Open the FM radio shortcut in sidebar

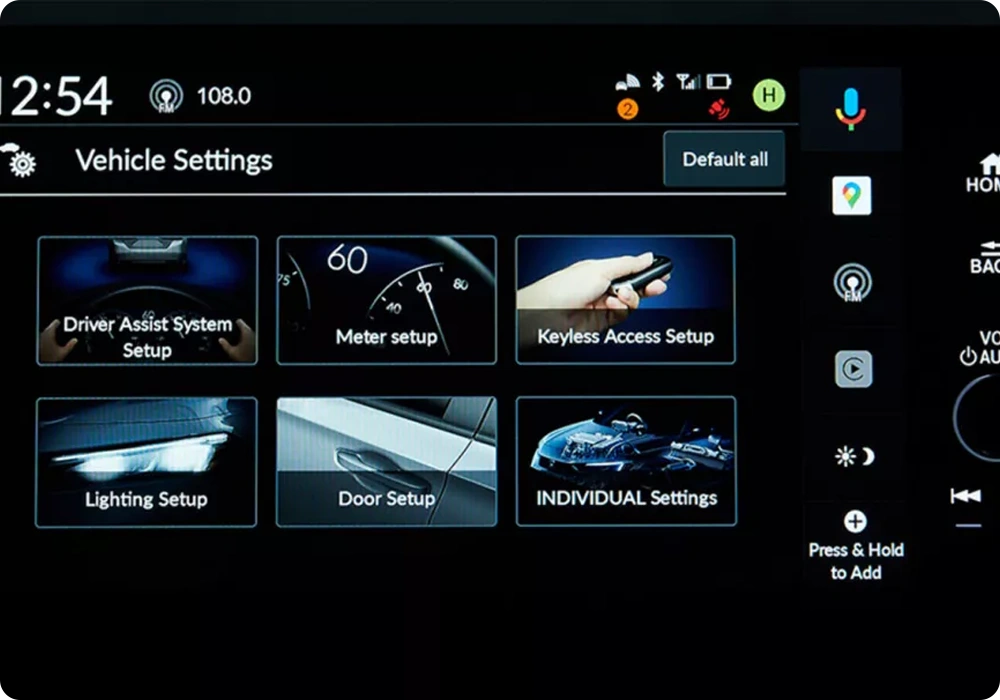852,283
